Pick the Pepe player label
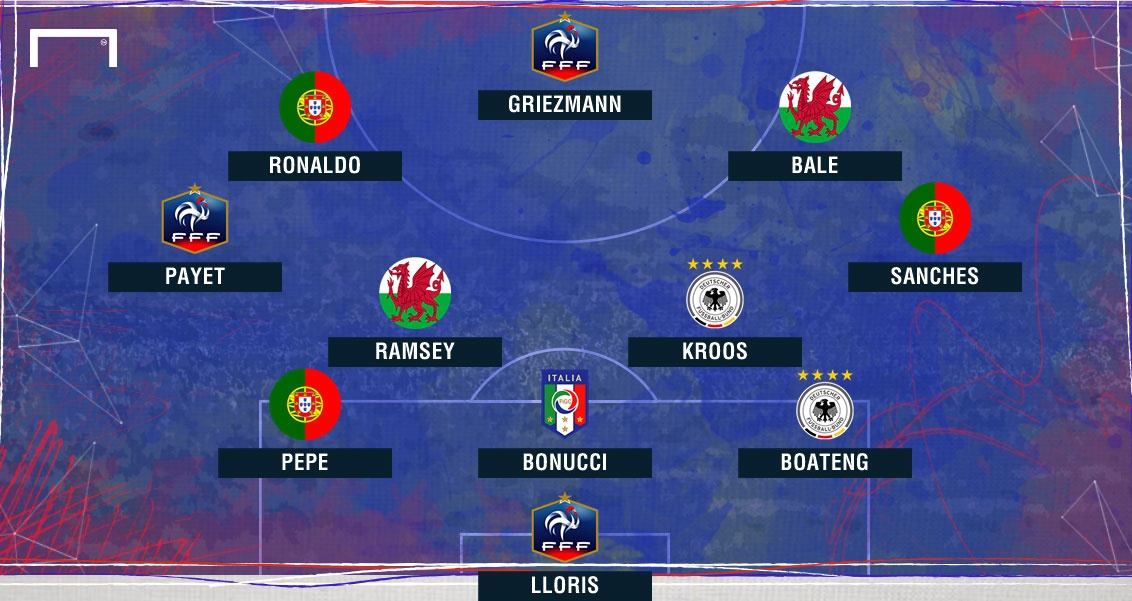The width and height of the screenshot is (1132, 601). (305, 462)
